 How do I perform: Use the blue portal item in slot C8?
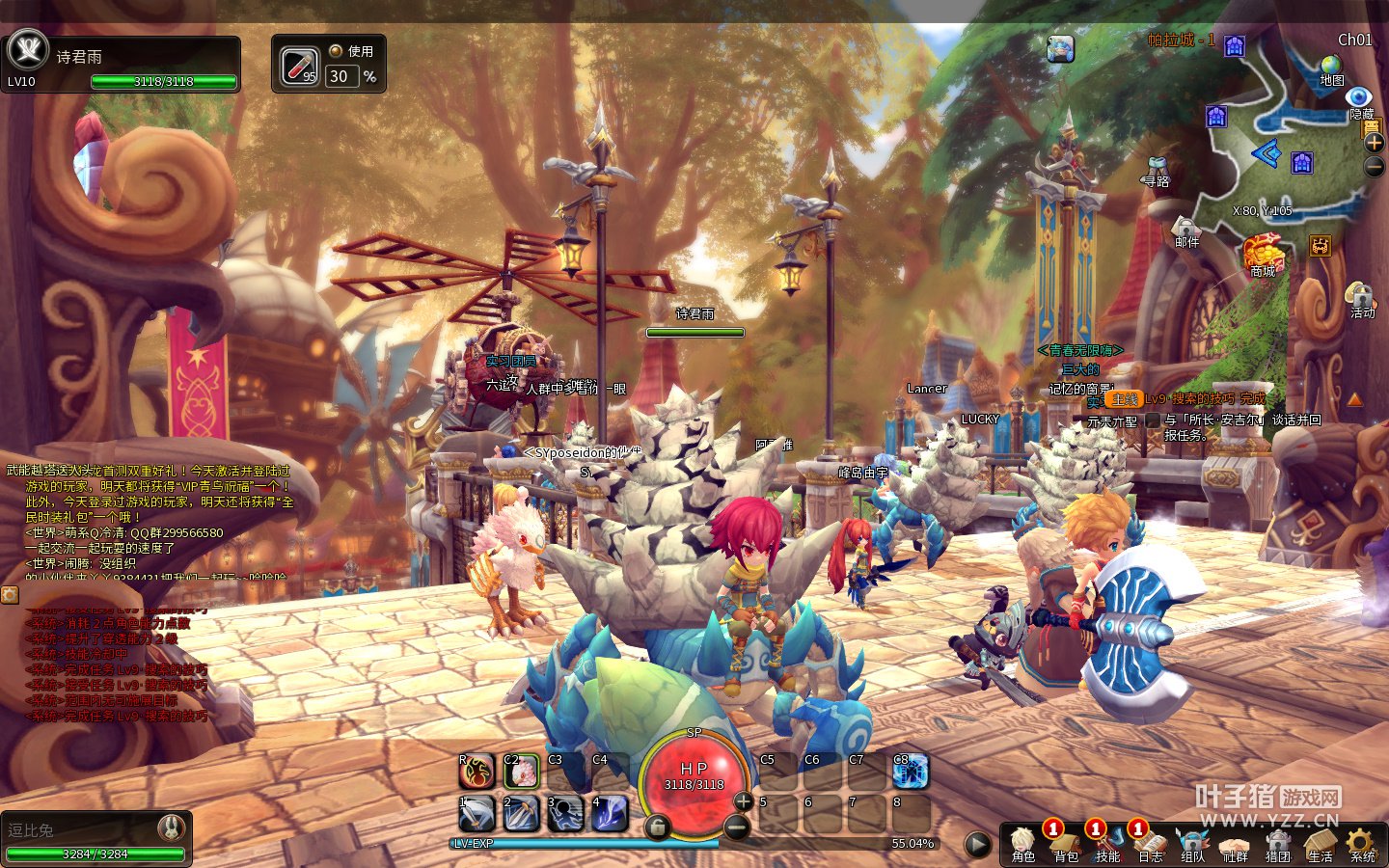click(x=911, y=771)
